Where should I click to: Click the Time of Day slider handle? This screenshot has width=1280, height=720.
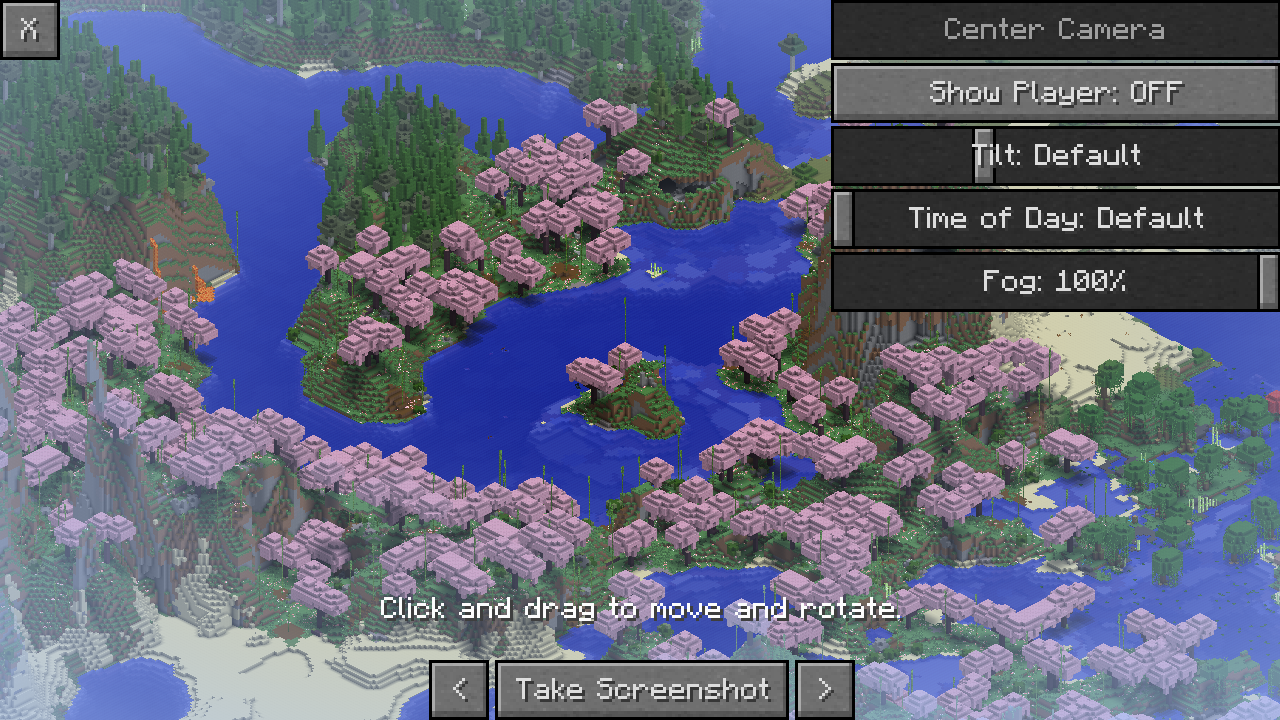843,219
